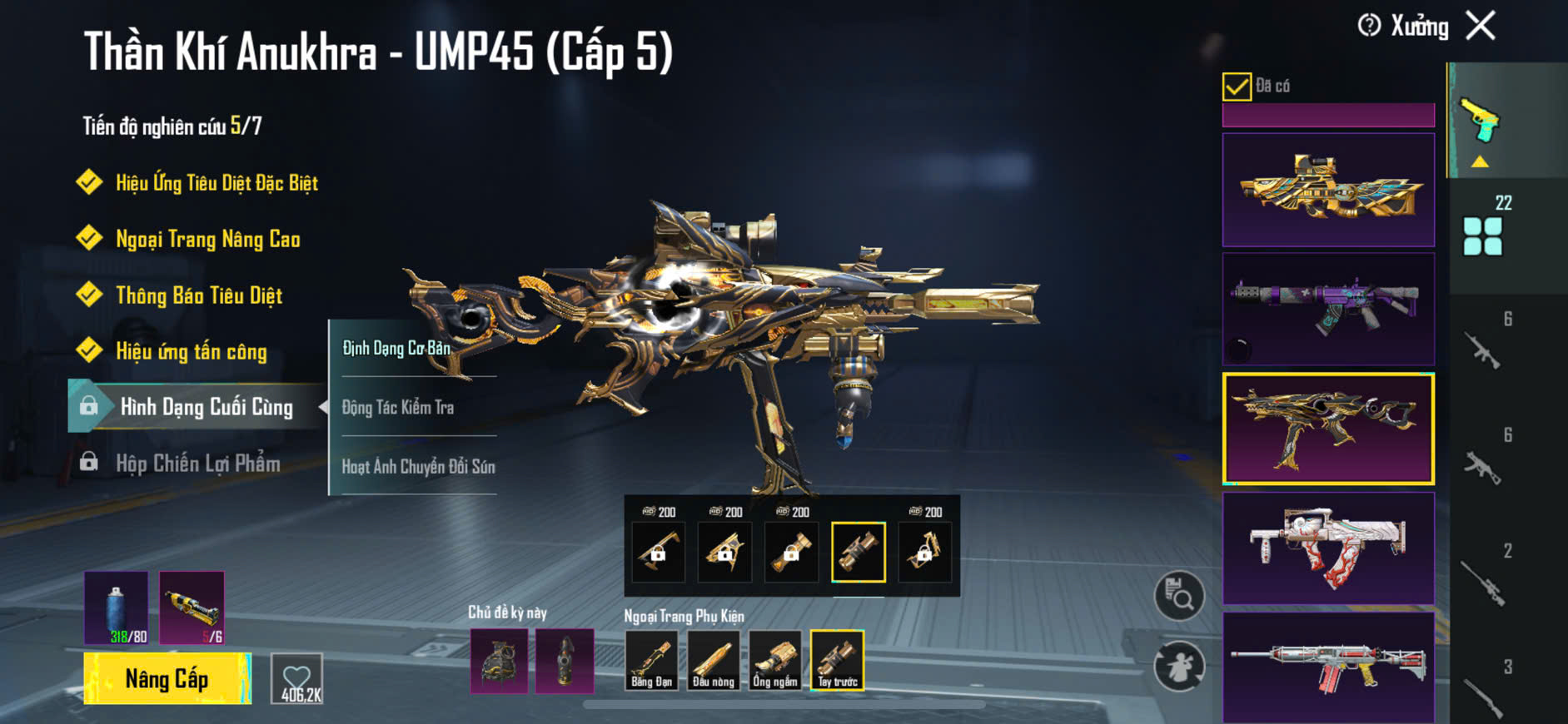
Task: Show the Thông Báo Tiêu Diệt entry
Action: (x=198, y=295)
